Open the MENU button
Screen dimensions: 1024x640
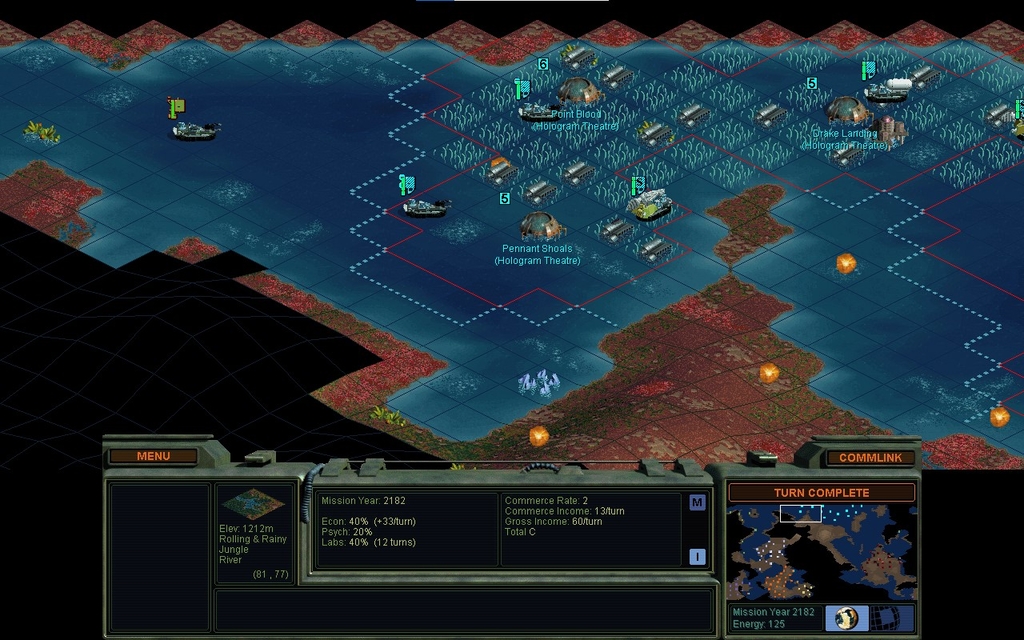153,456
